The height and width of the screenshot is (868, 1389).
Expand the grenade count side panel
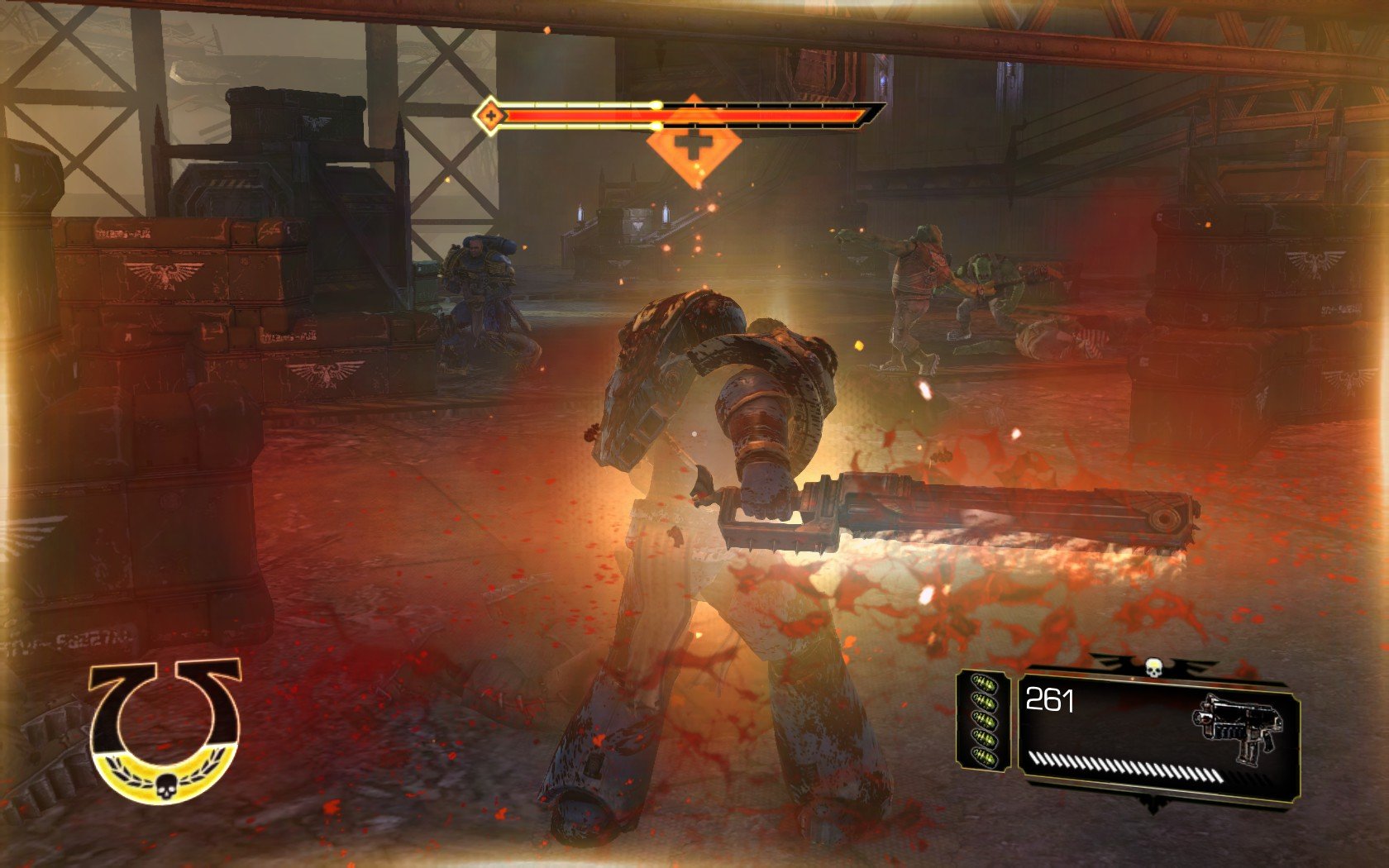[x=984, y=719]
